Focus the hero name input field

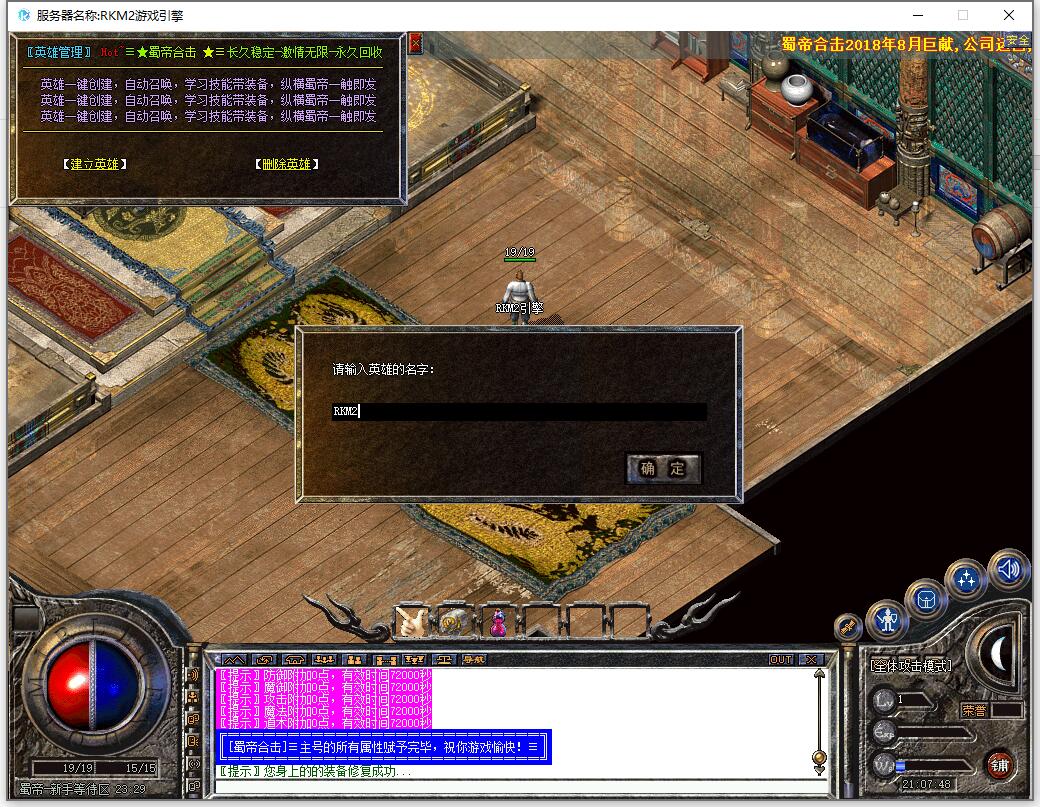pos(519,411)
